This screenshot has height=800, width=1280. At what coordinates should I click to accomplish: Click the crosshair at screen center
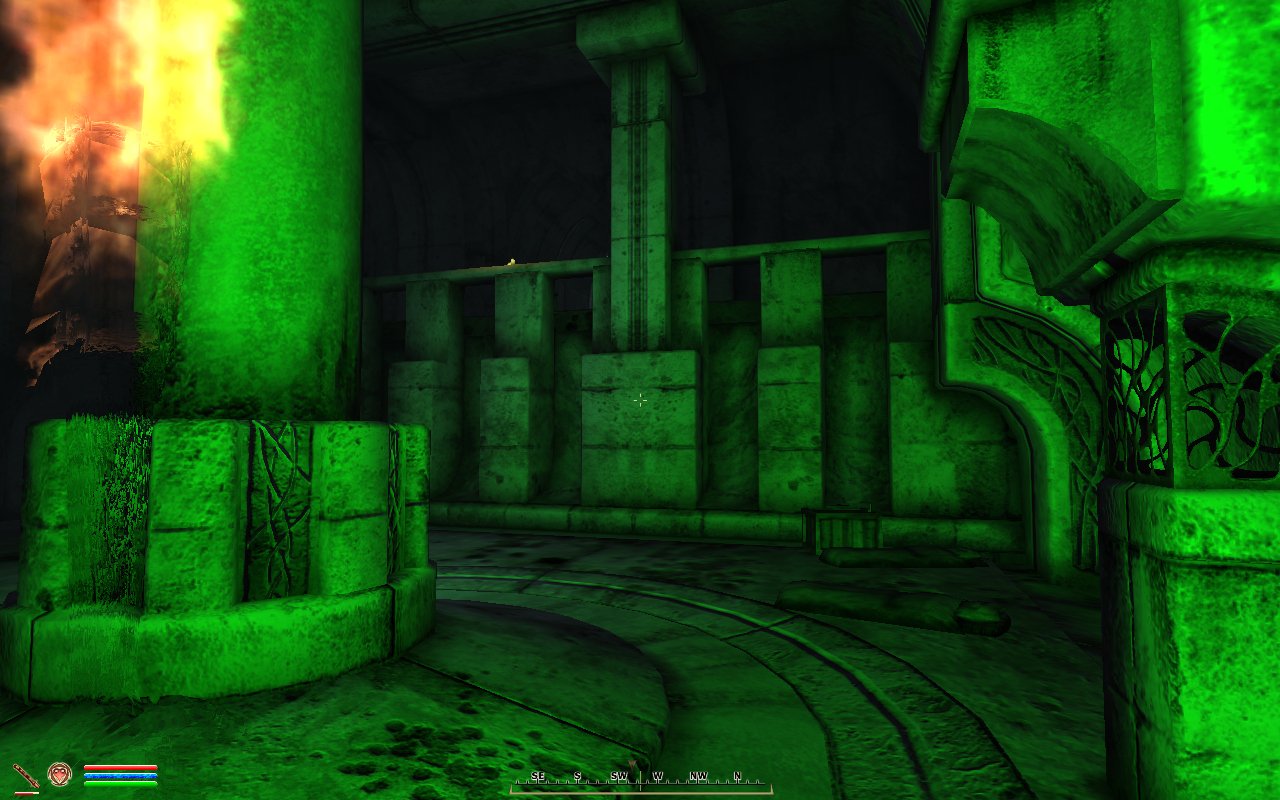click(640, 400)
